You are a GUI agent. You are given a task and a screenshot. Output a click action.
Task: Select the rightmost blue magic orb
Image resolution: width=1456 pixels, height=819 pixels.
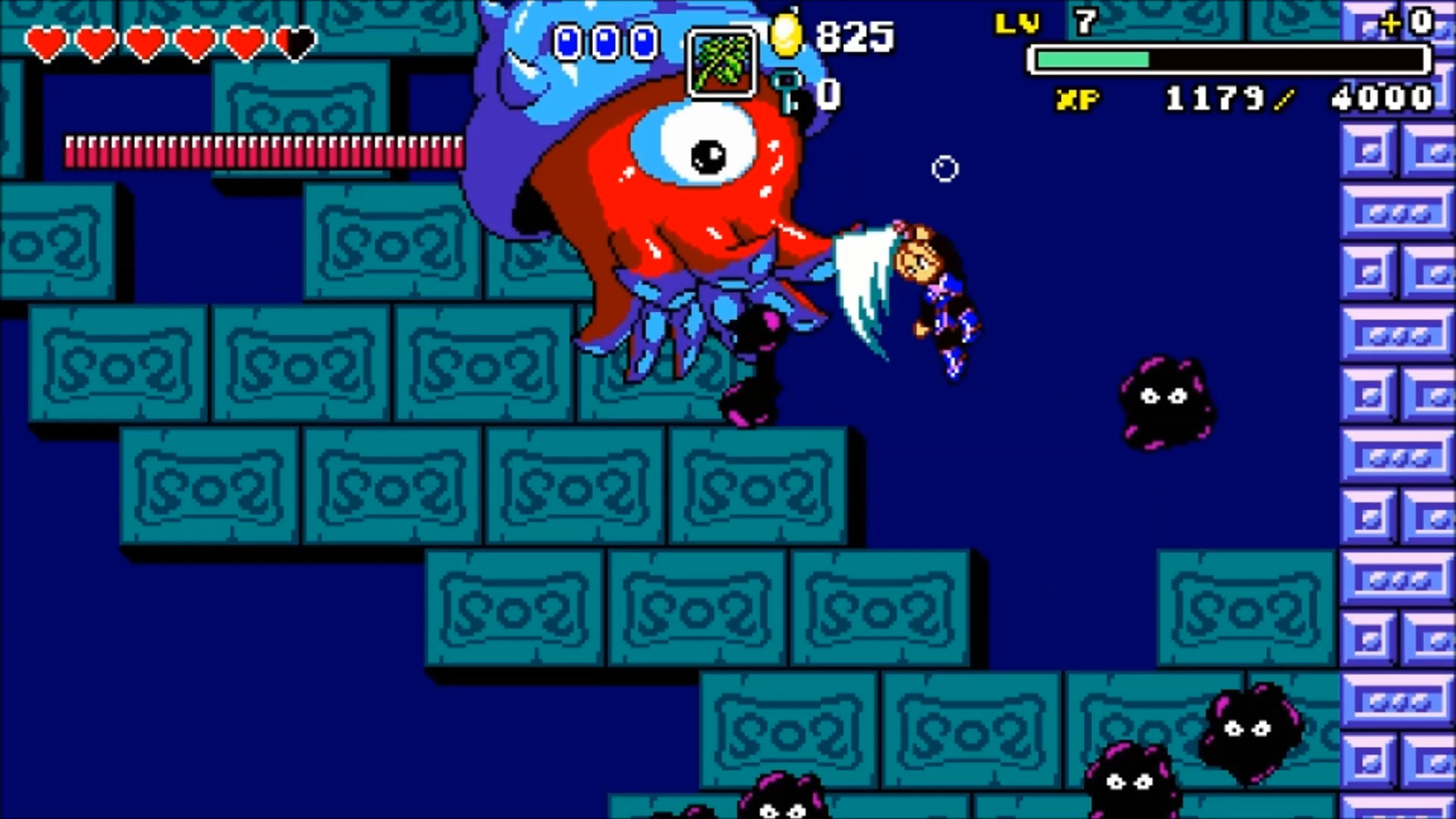click(645, 39)
